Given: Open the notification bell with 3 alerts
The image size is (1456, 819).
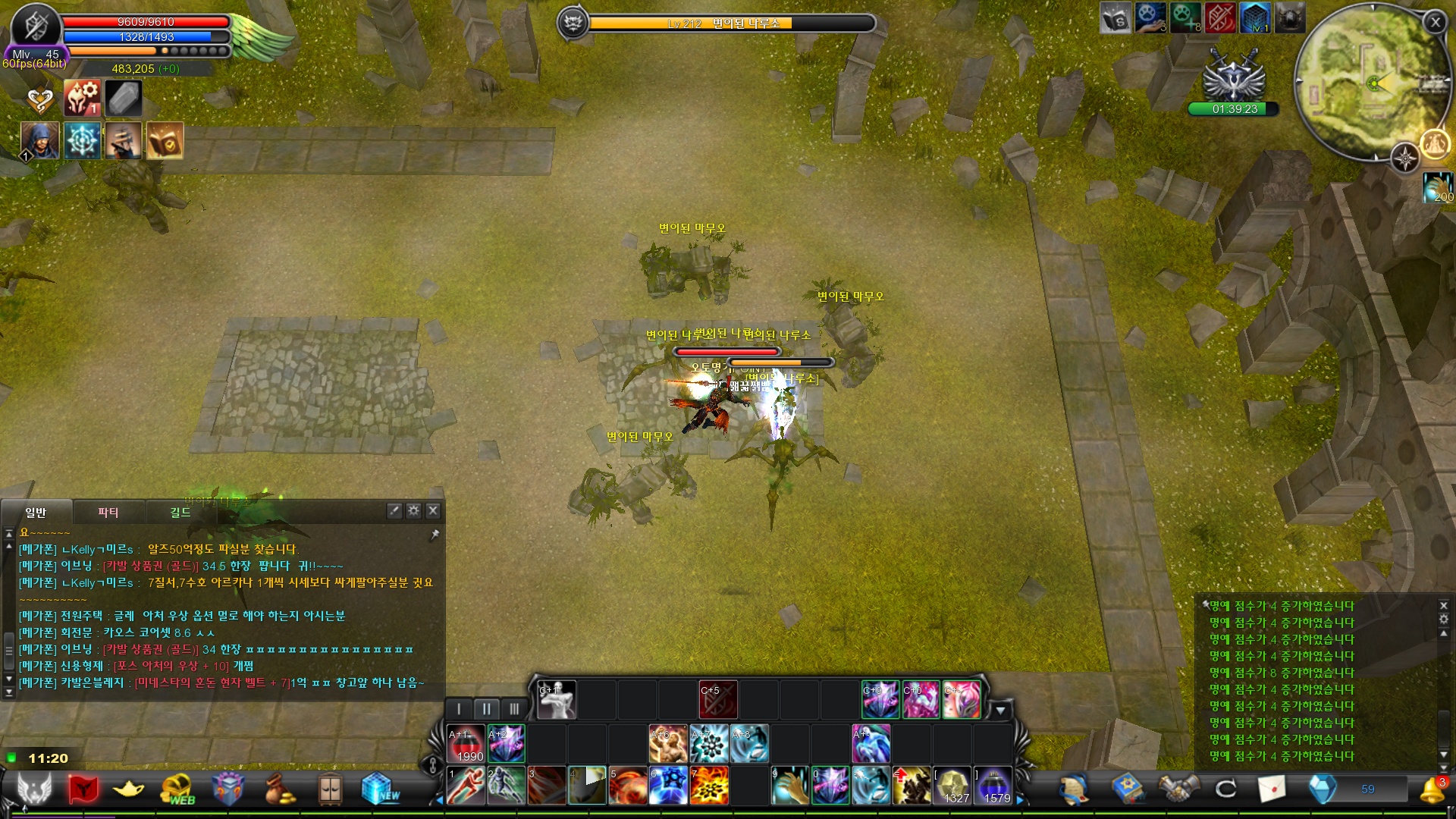Looking at the screenshot, I should pyautogui.click(x=1432, y=789).
